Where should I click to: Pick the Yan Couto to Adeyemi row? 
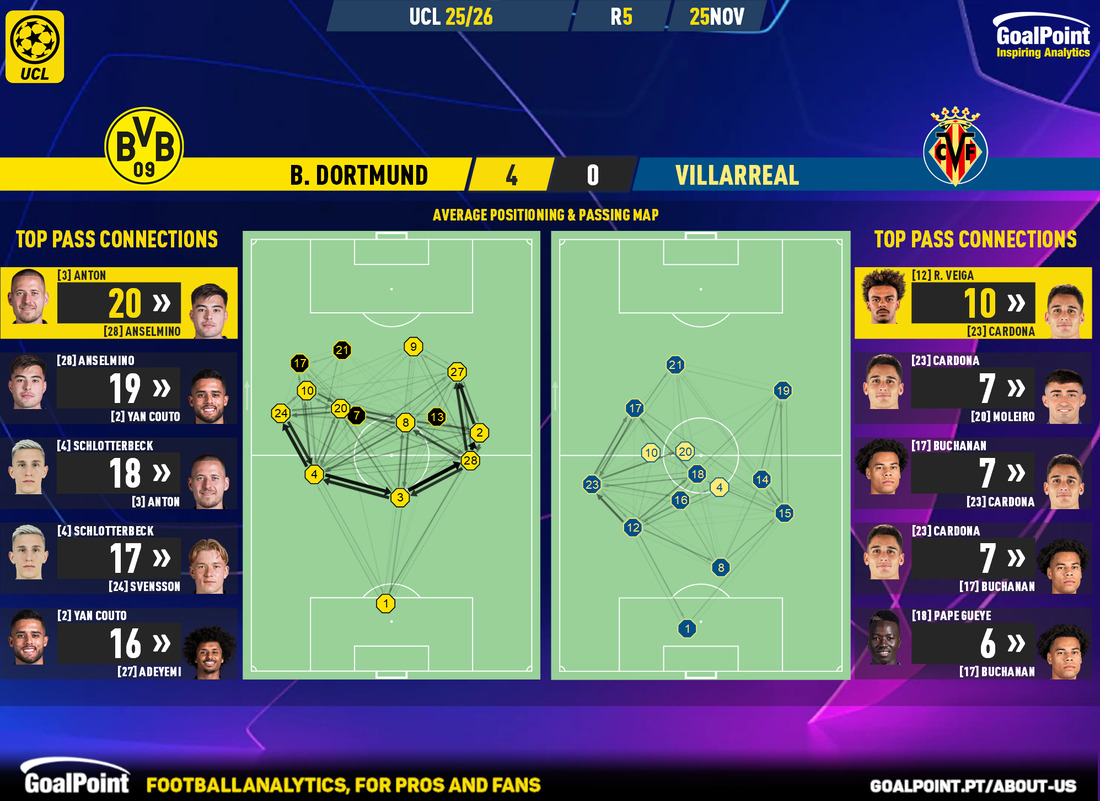pos(119,643)
